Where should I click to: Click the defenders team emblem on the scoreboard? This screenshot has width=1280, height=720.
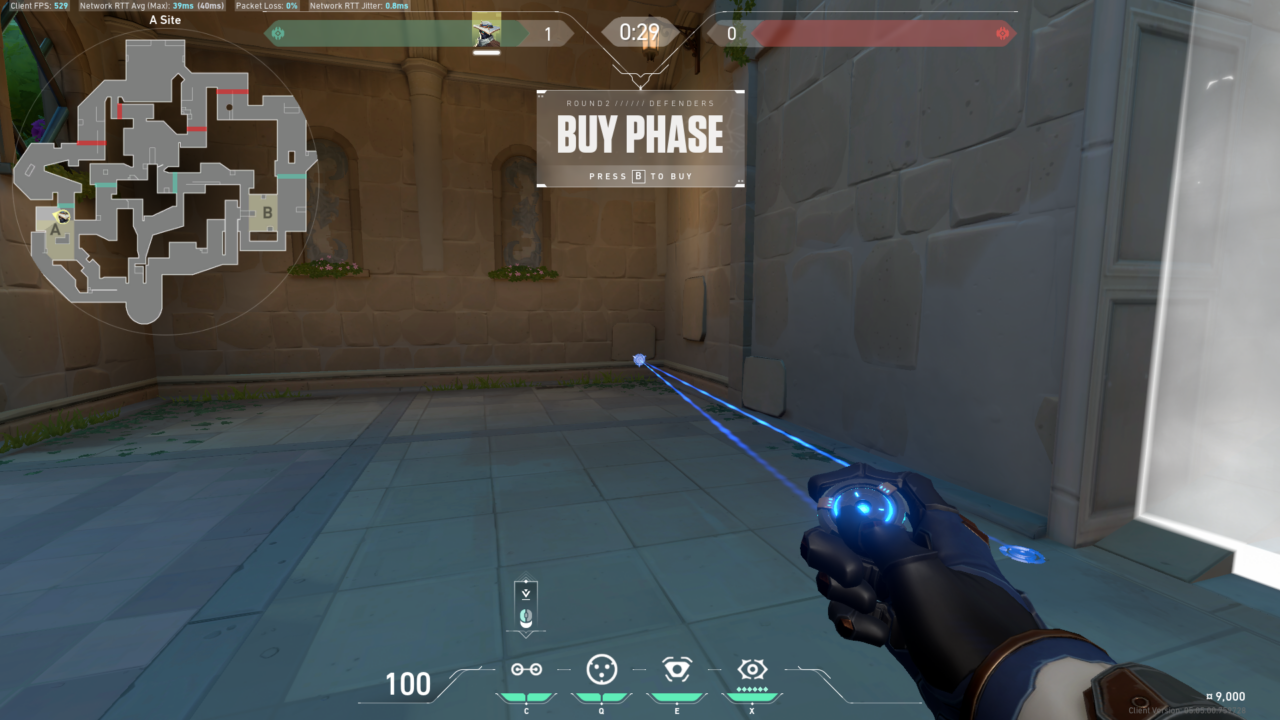click(280, 32)
